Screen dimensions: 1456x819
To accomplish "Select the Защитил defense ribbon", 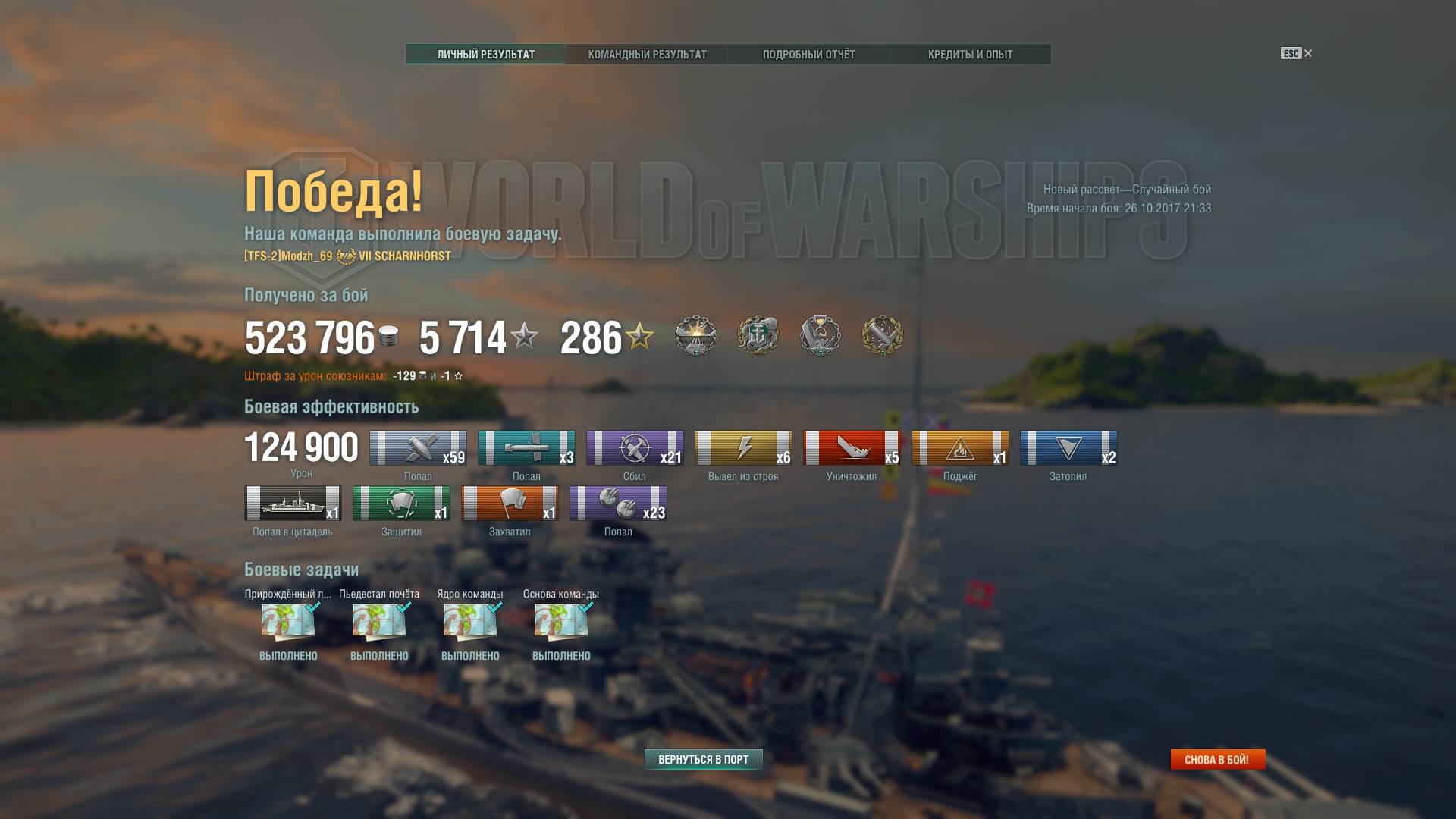I will [x=401, y=503].
